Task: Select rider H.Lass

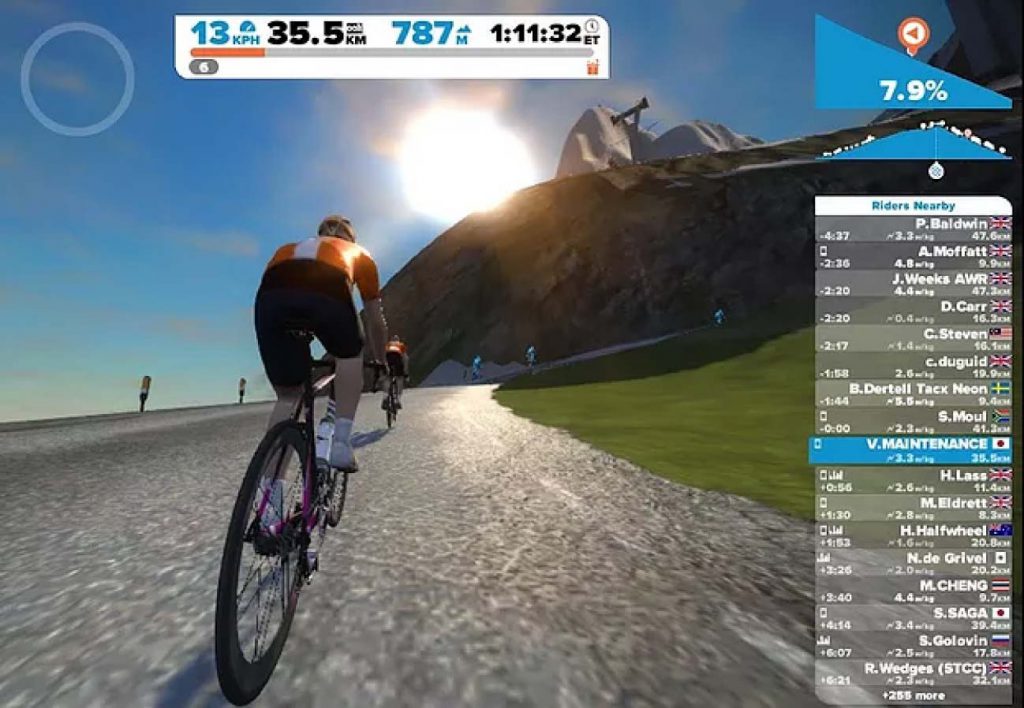Action: click(914, 481)
